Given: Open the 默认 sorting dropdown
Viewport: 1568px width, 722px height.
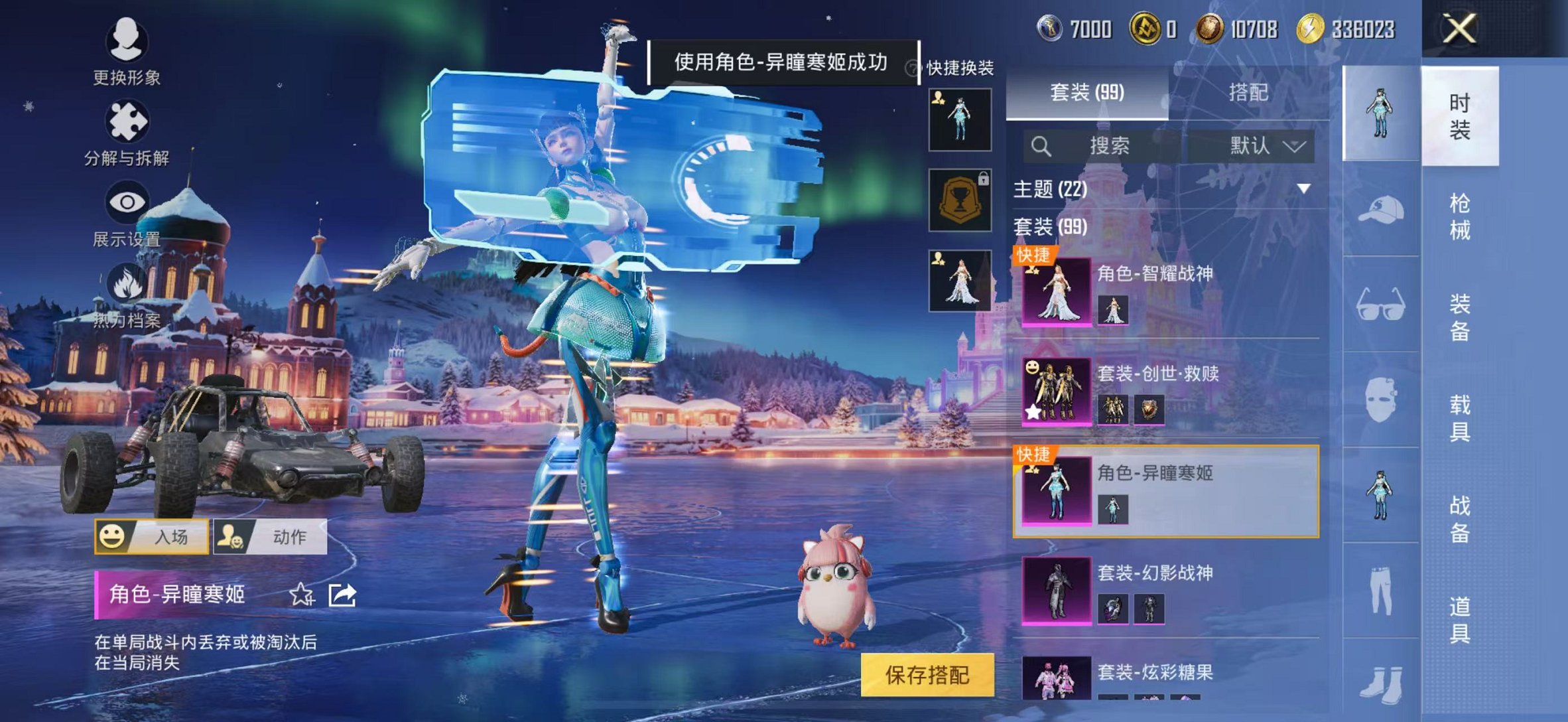Looking at the screenshot, I should (x=1270, y=145).
